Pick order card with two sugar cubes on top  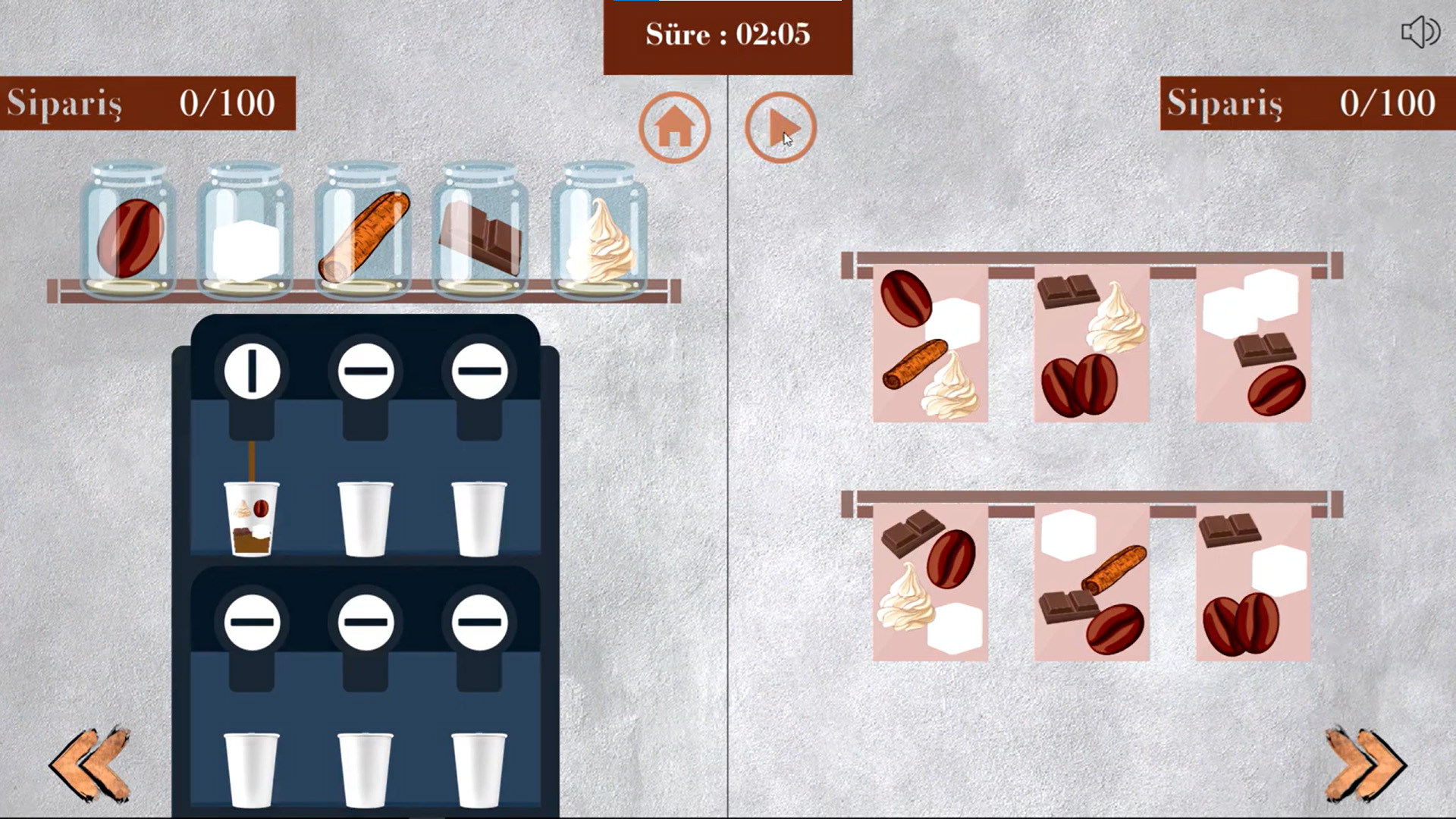pyautogui.click(x=1253, y=345)
